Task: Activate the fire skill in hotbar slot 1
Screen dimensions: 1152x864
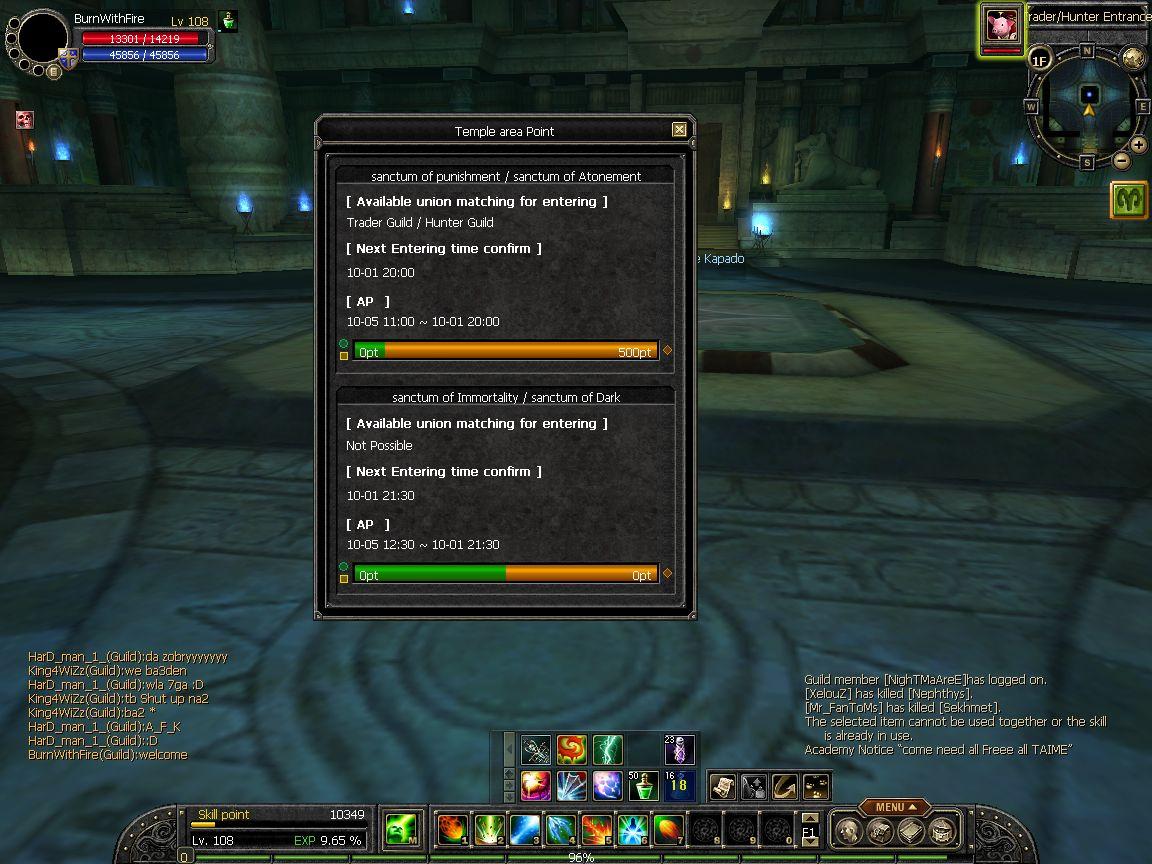Action: point(452,829)
